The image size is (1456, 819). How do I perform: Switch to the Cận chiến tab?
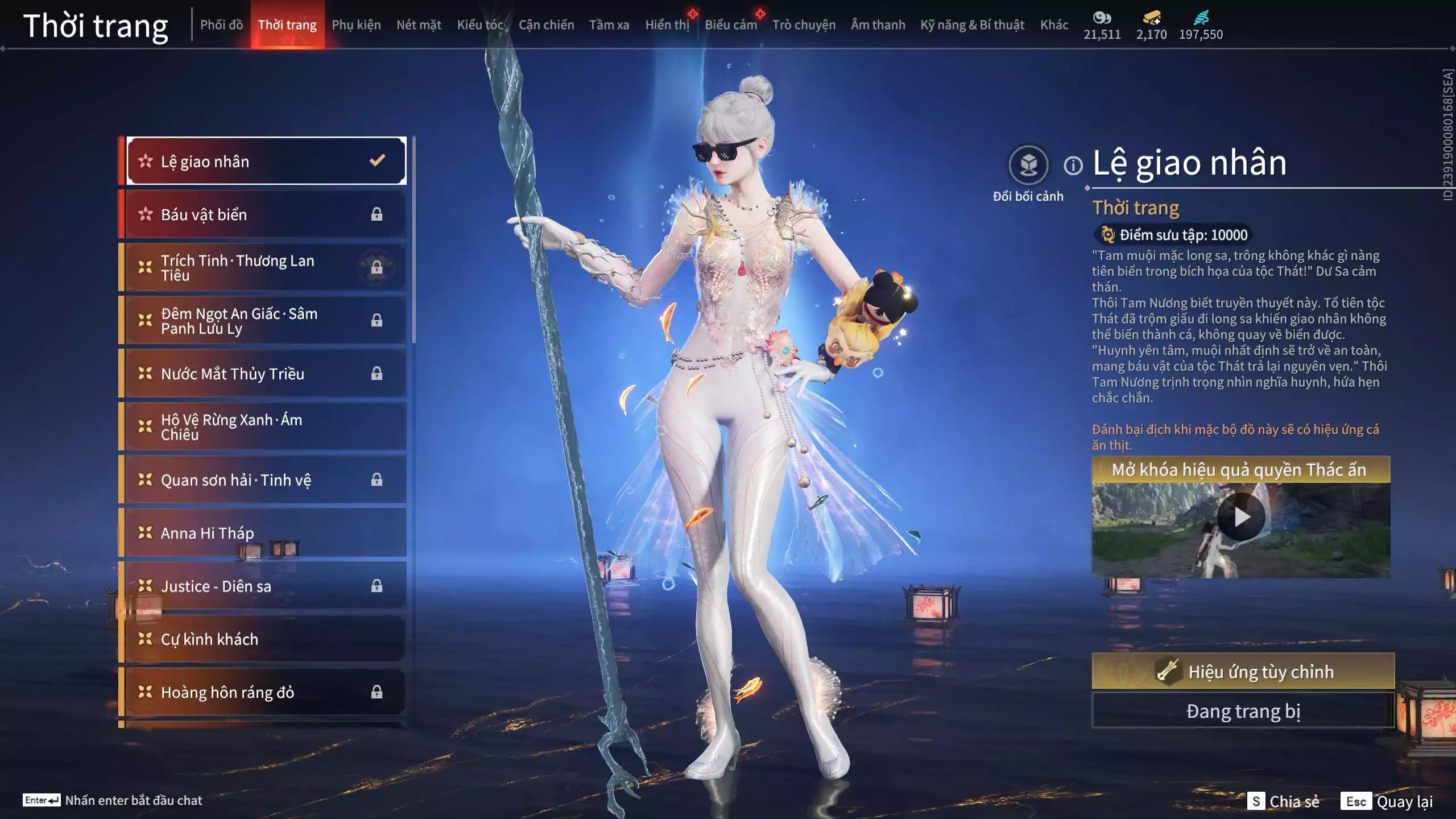546,25
